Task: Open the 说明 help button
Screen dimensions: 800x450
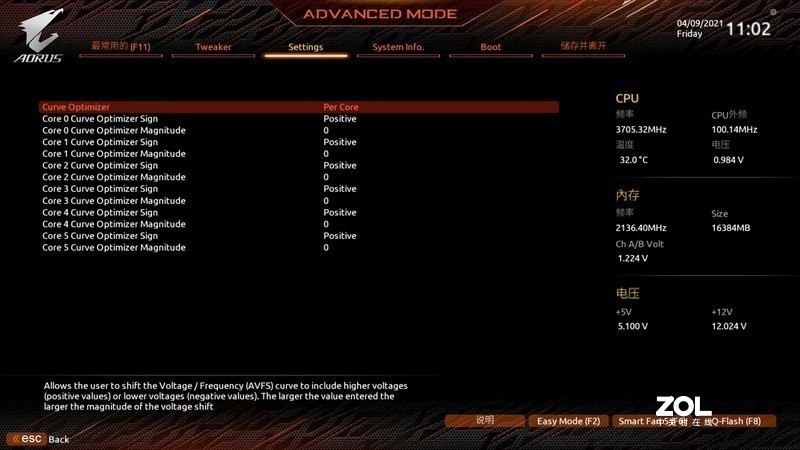Action: click(485, 421)
